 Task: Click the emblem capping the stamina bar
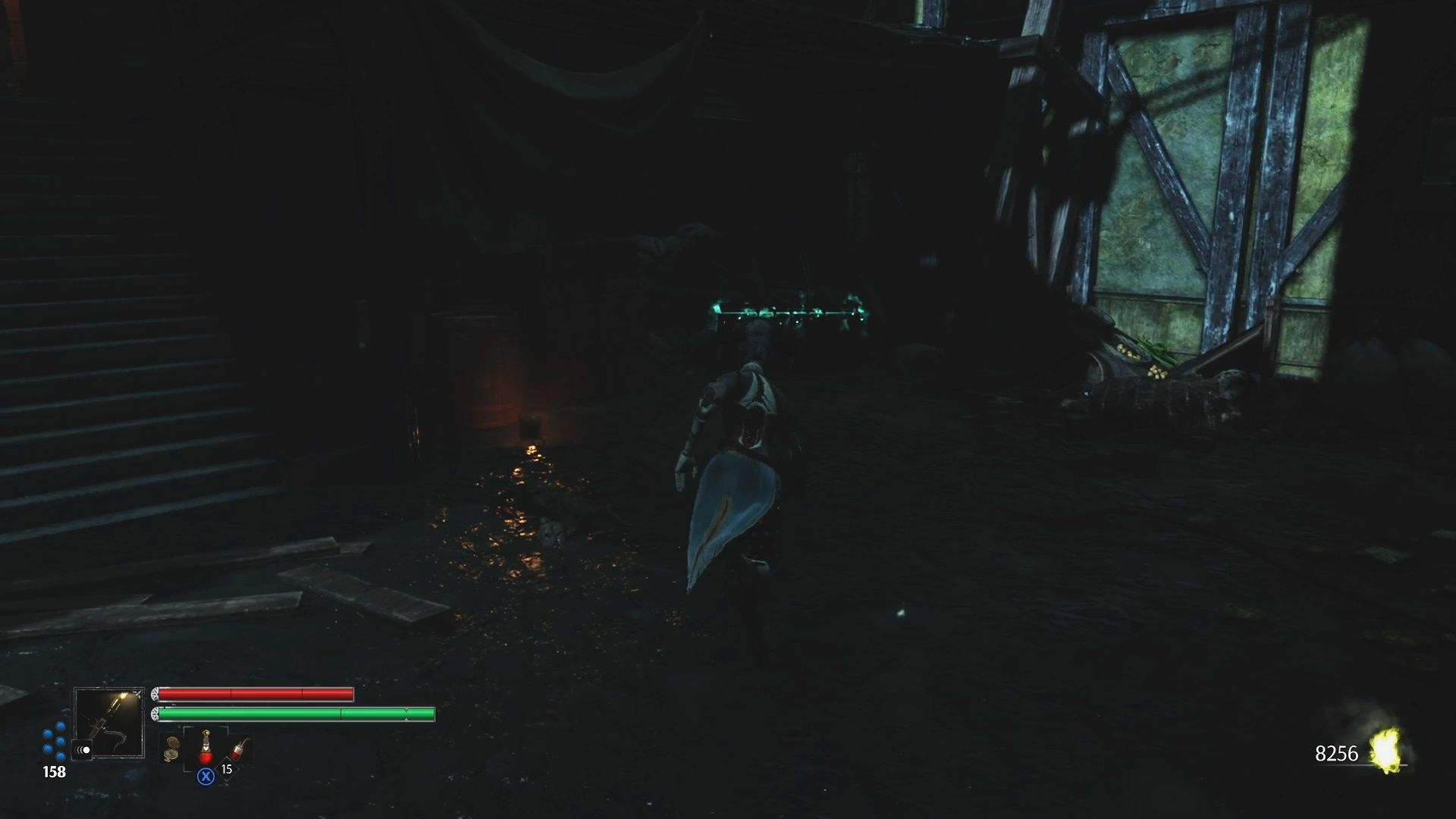[155, 714]
